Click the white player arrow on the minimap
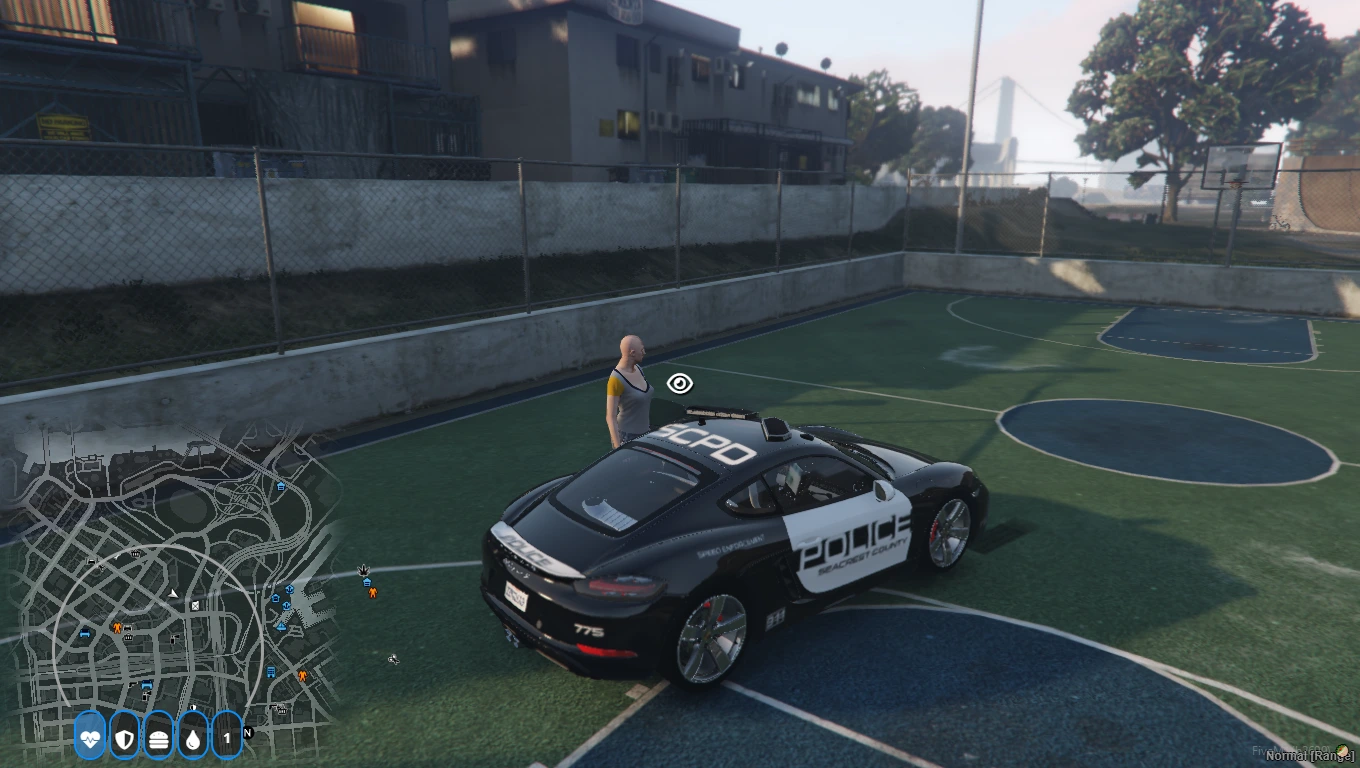The height and width of the screenshot is (768, 1360). 174,593
